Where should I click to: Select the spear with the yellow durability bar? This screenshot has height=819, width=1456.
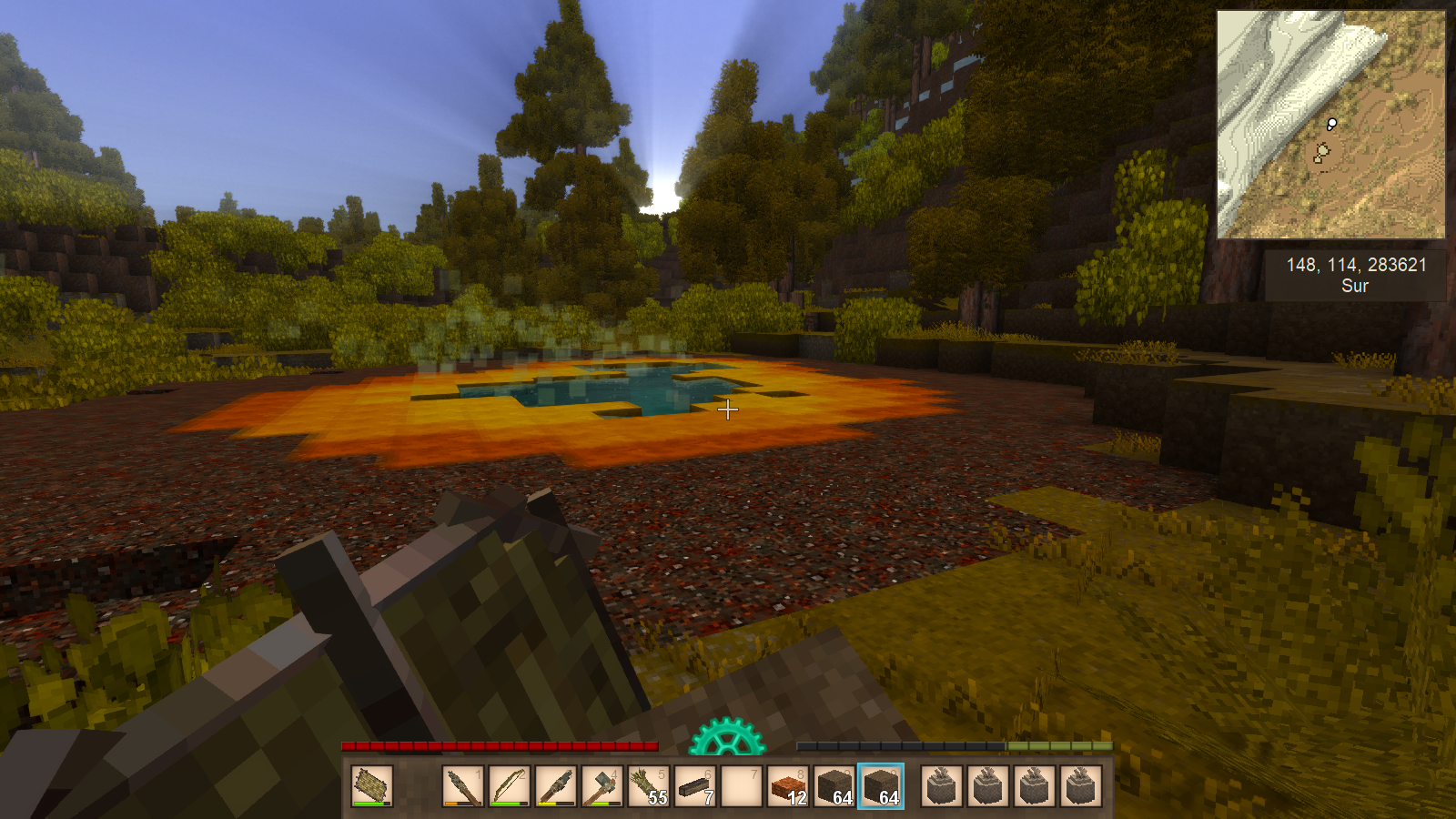(x=556, y=785)
